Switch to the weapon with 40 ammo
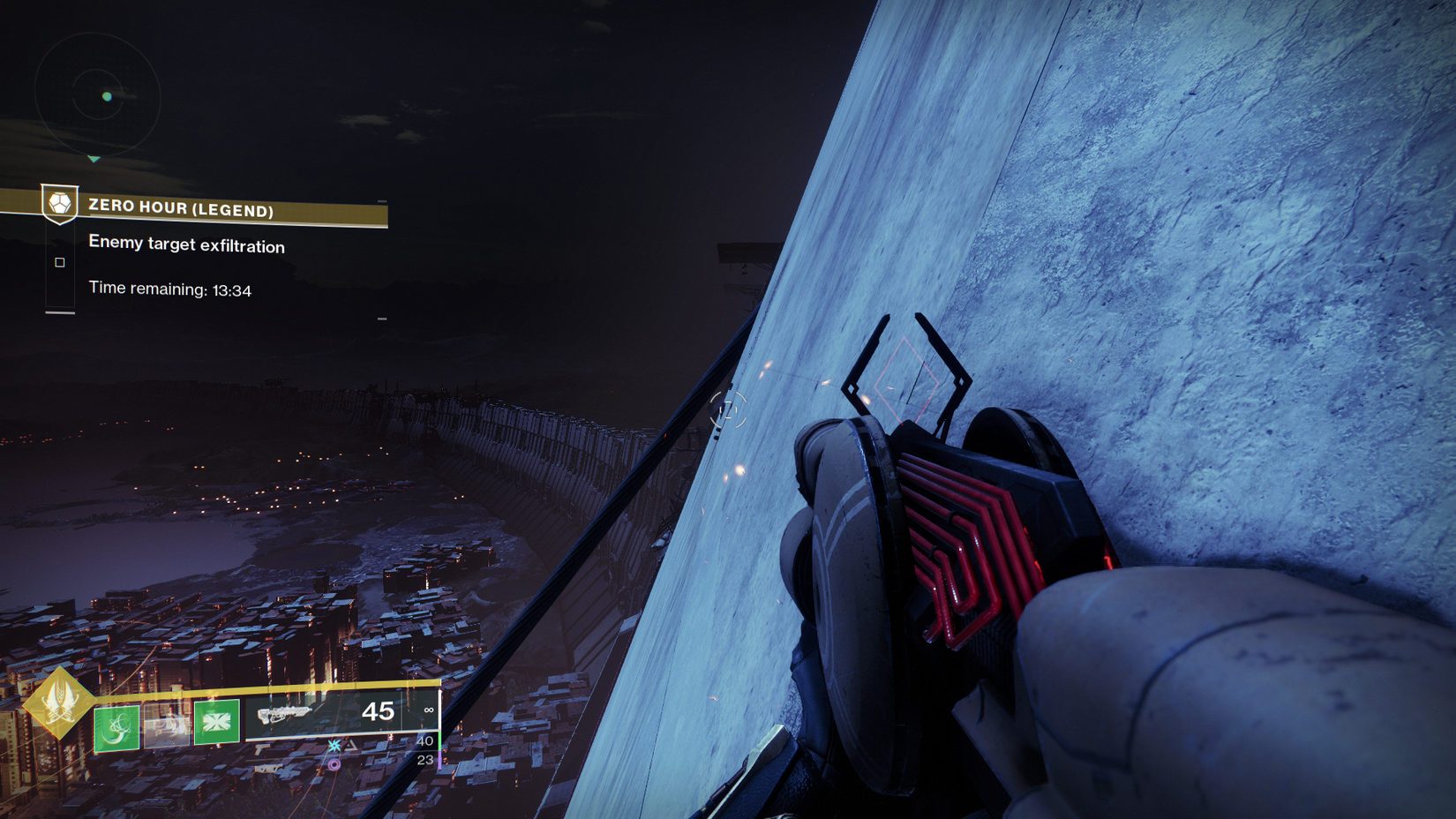The image size is (1456, 819). click(x=424, y=741)
